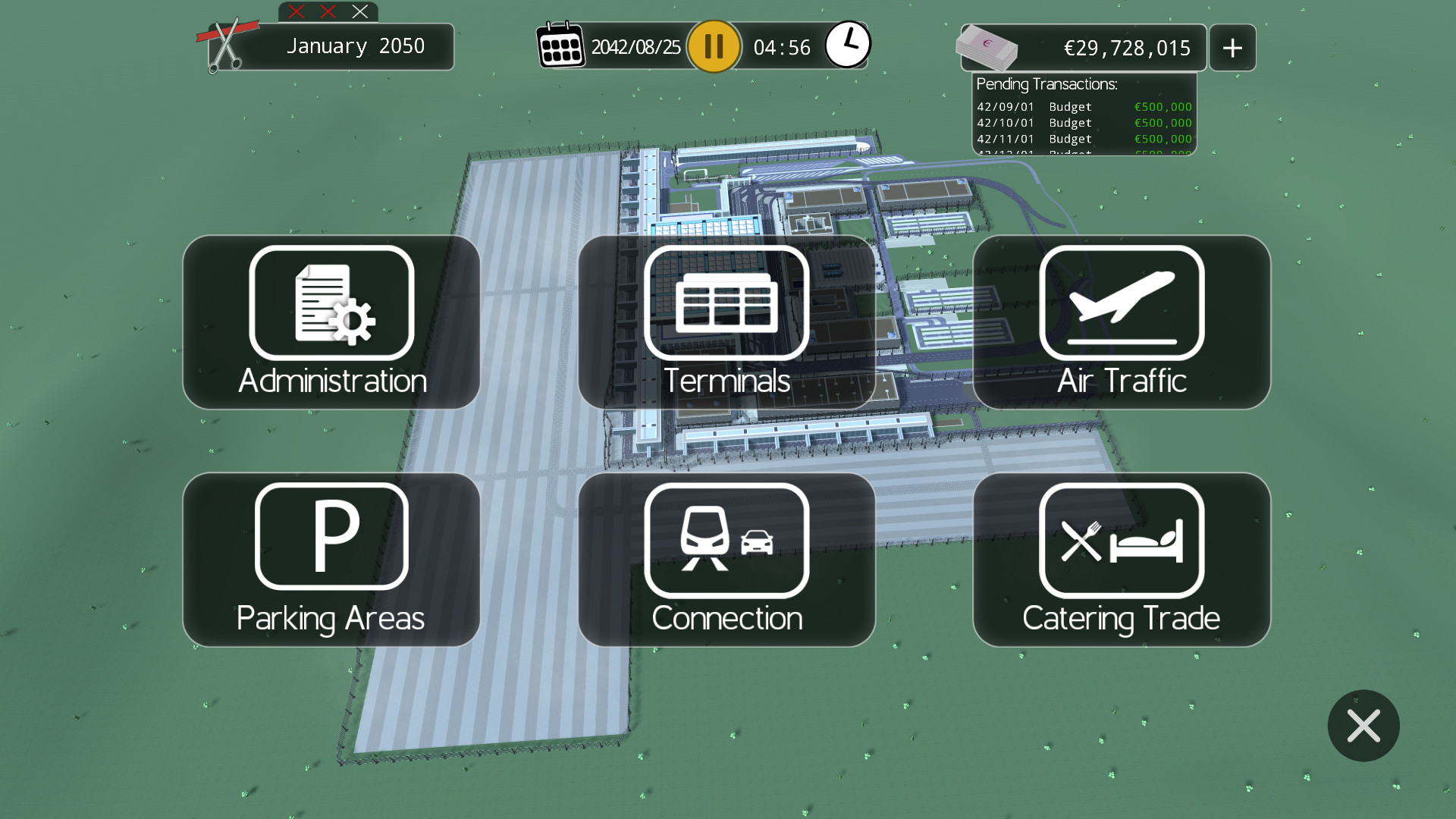The width and height of the screenshot is (1456, 819).
Task: Click the calendar icon next to the date
Action: coord(561,45)
